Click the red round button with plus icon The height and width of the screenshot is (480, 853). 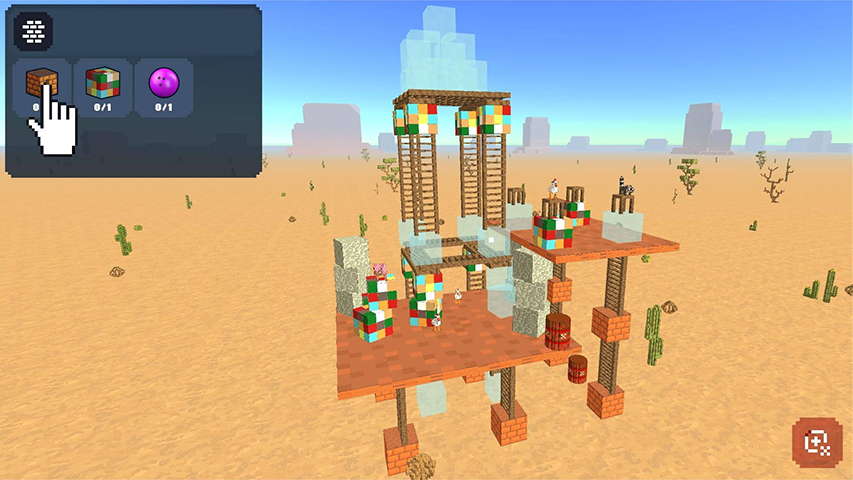pos(816,443)
